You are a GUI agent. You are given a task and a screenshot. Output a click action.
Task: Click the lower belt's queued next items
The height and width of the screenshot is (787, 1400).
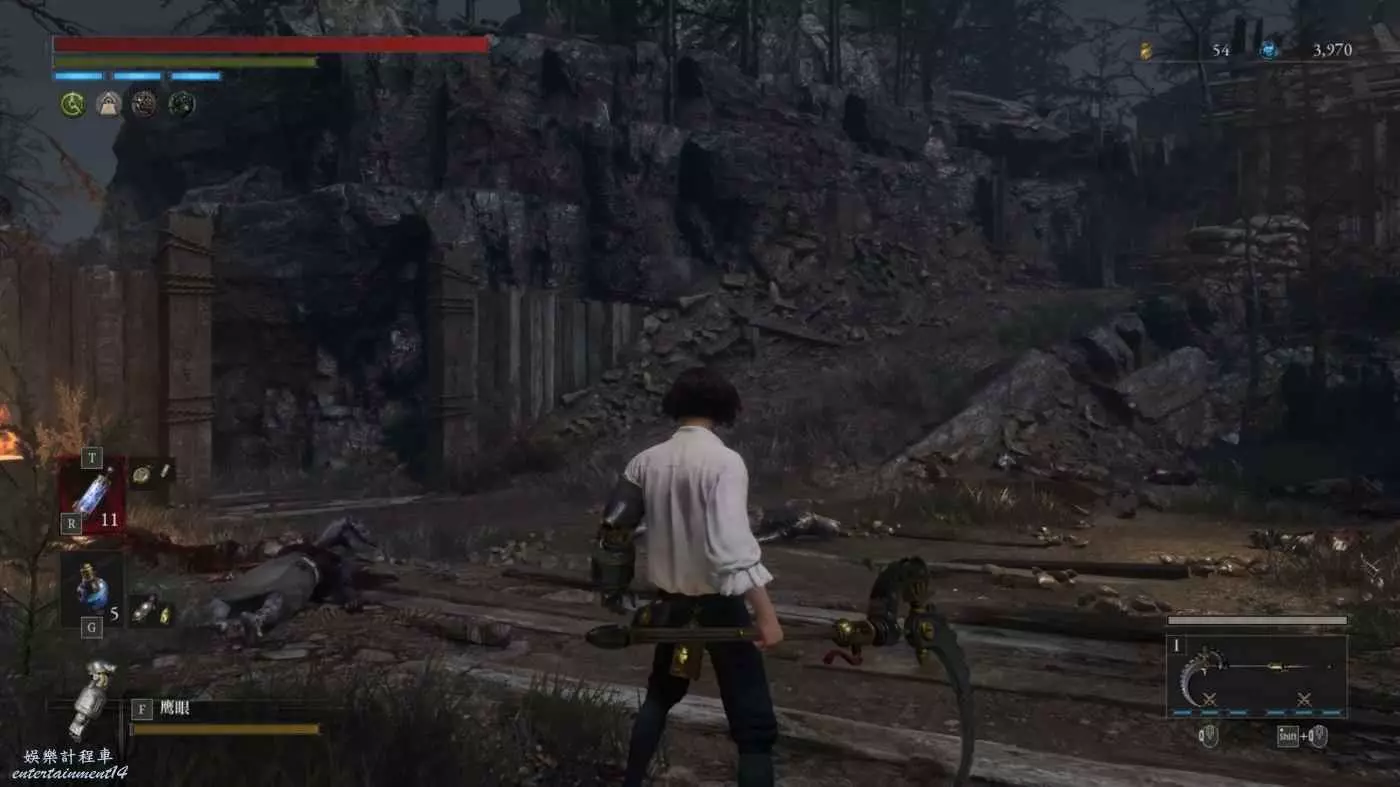[x=152, y=609]
